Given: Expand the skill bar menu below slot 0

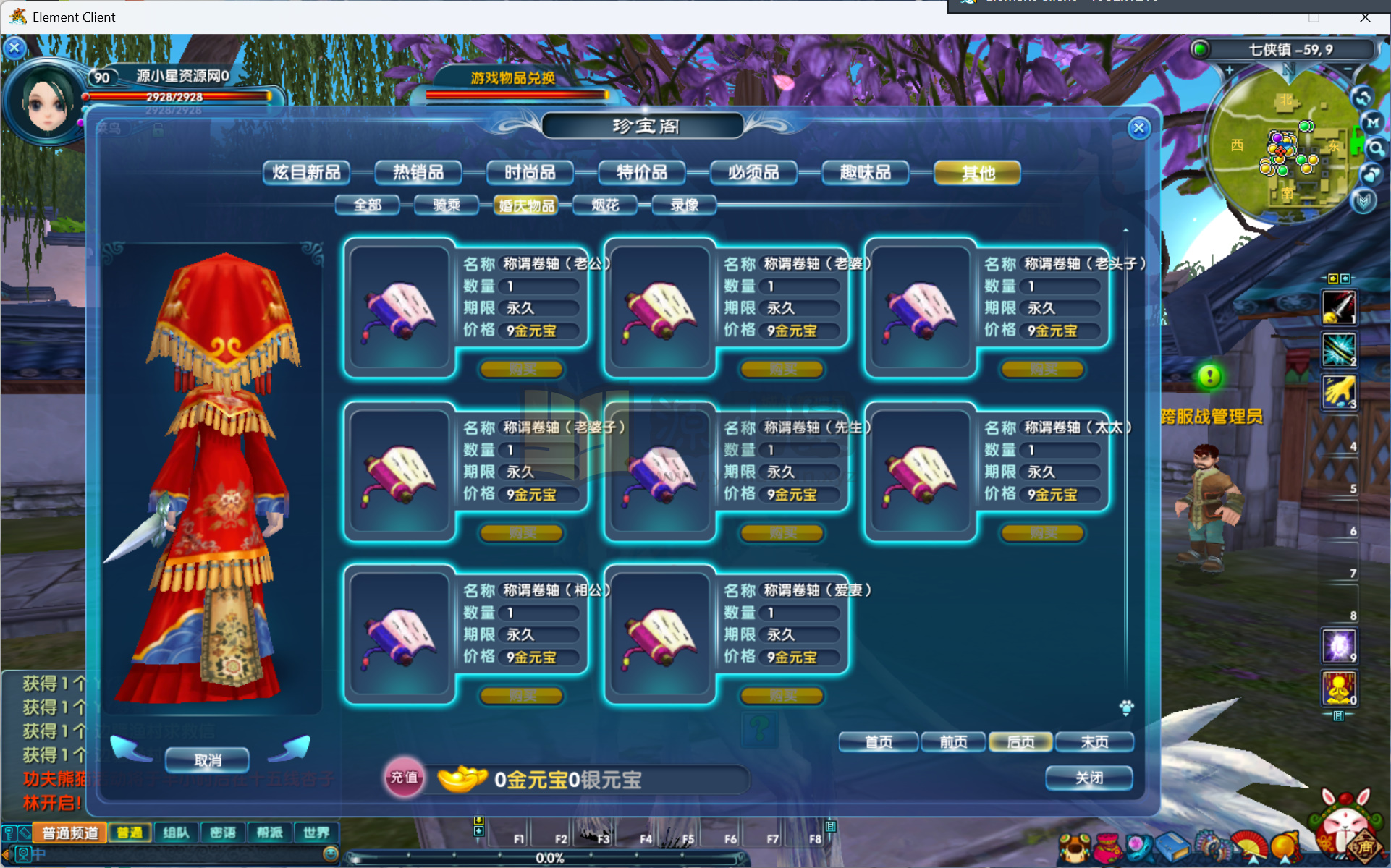Looking at the screenshot, I should [1338, 714].
